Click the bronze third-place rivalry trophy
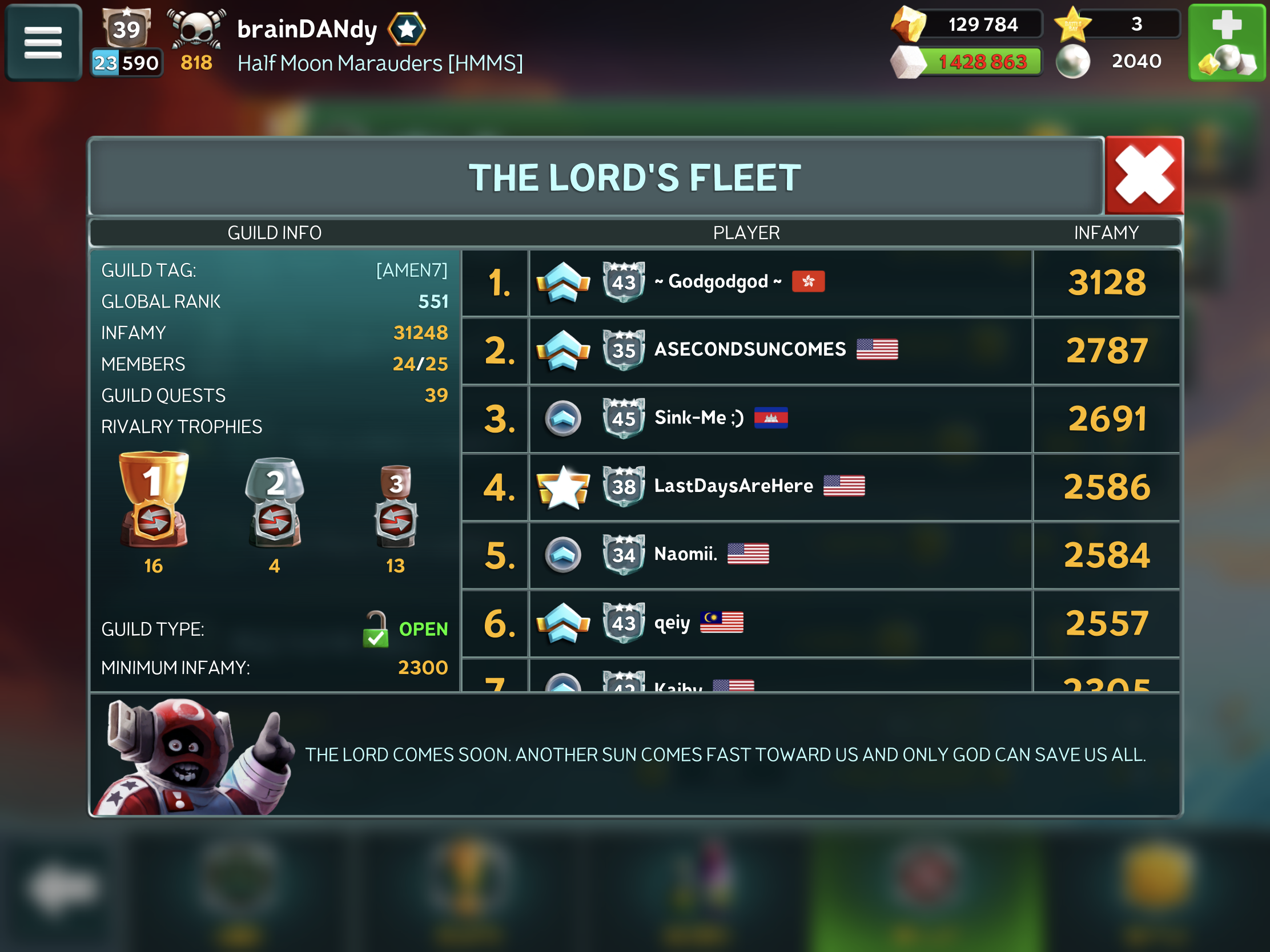 pos(396,506)
